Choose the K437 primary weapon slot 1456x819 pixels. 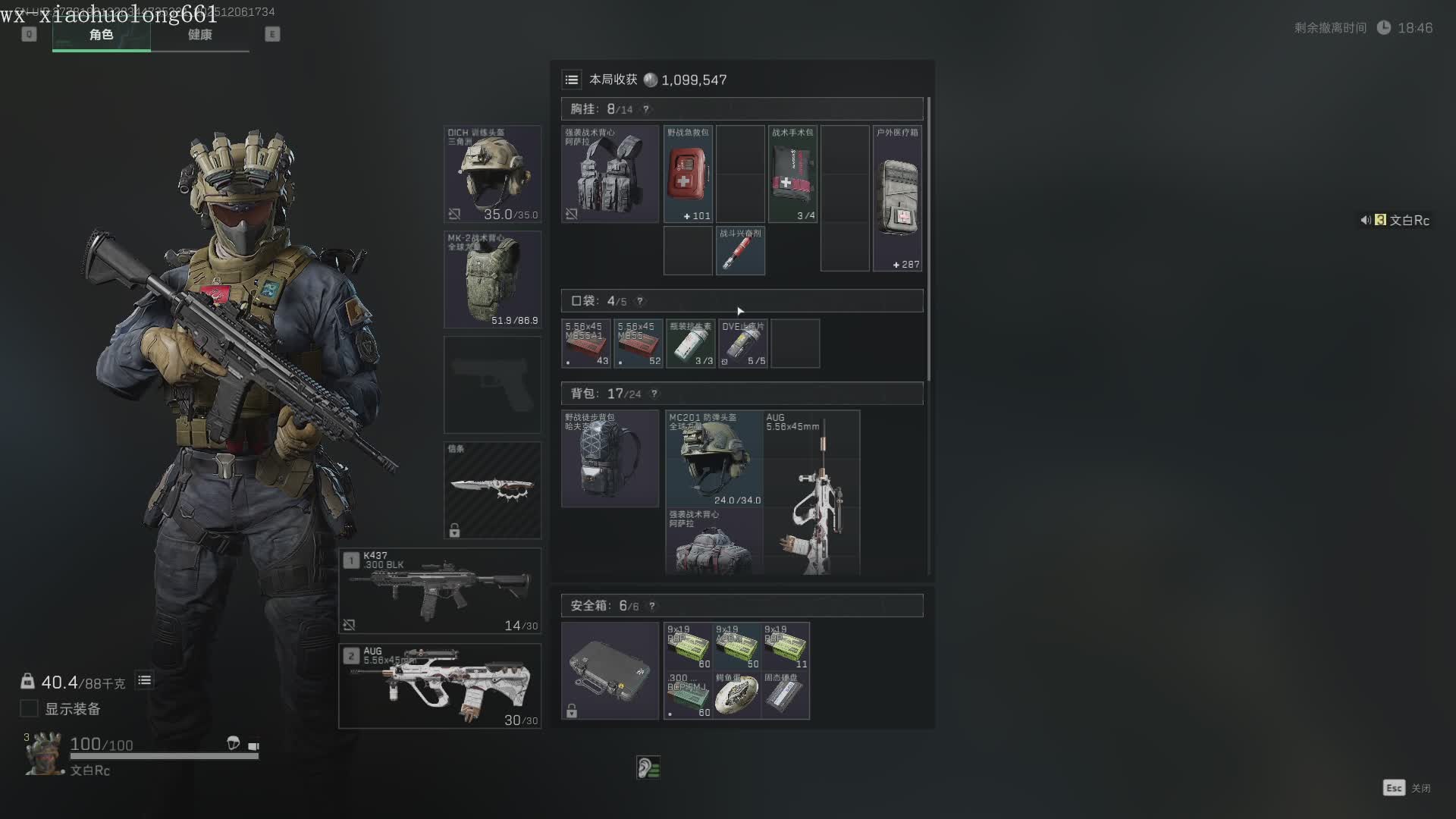(440, 591)
